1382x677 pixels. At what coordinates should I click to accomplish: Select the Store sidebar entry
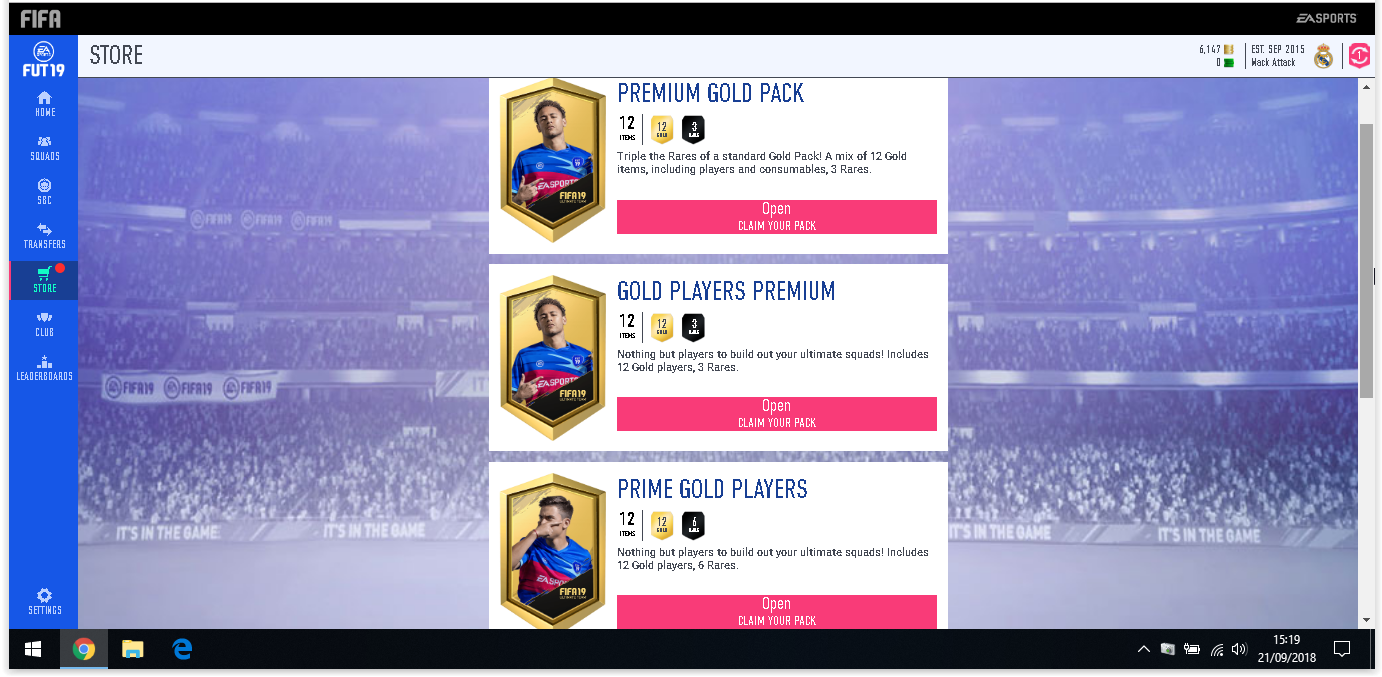(44, 279)
